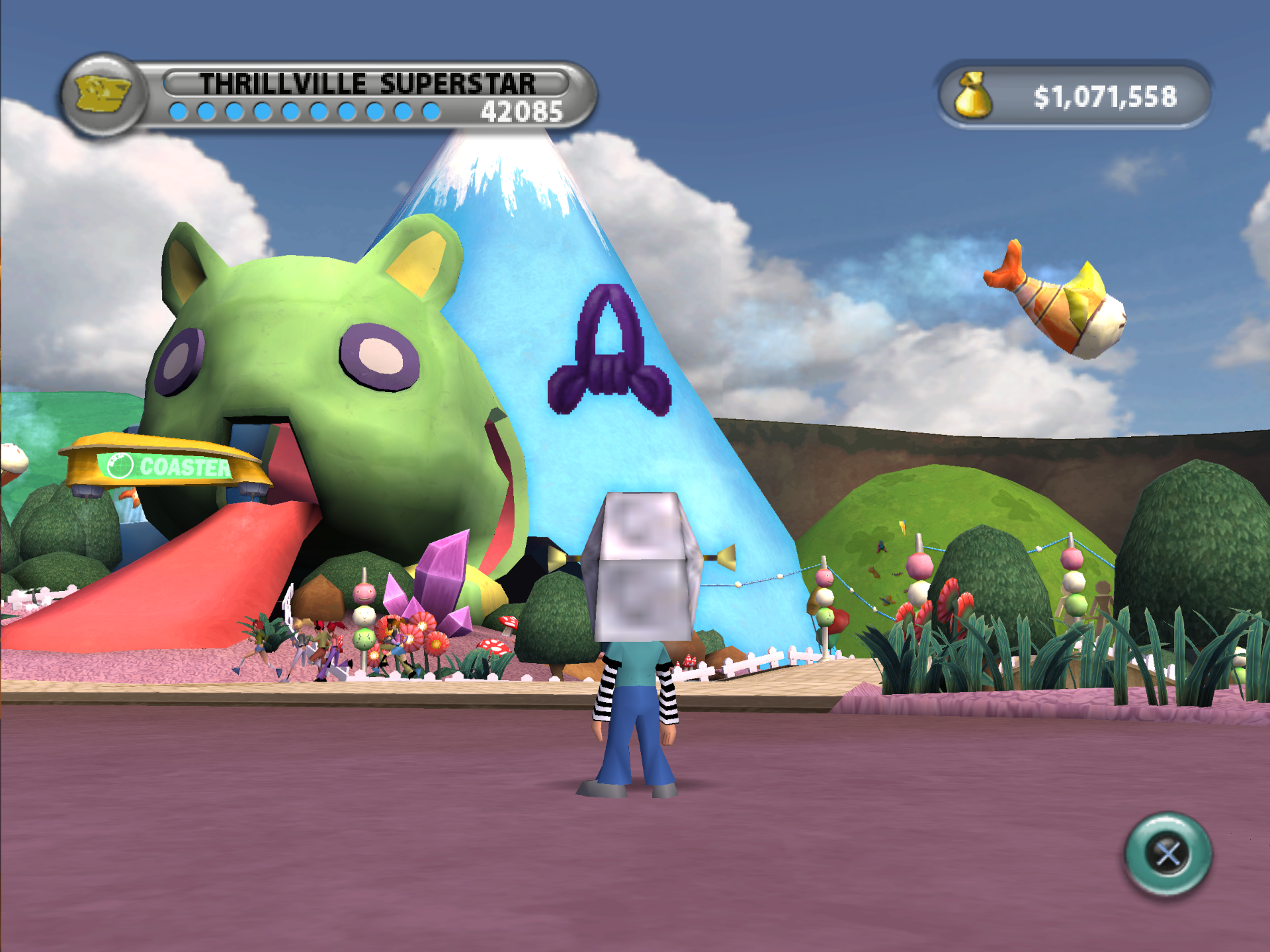Click the gold money bag icon
This screenshot has height=952, width=1270.
[x=972, y=97]
